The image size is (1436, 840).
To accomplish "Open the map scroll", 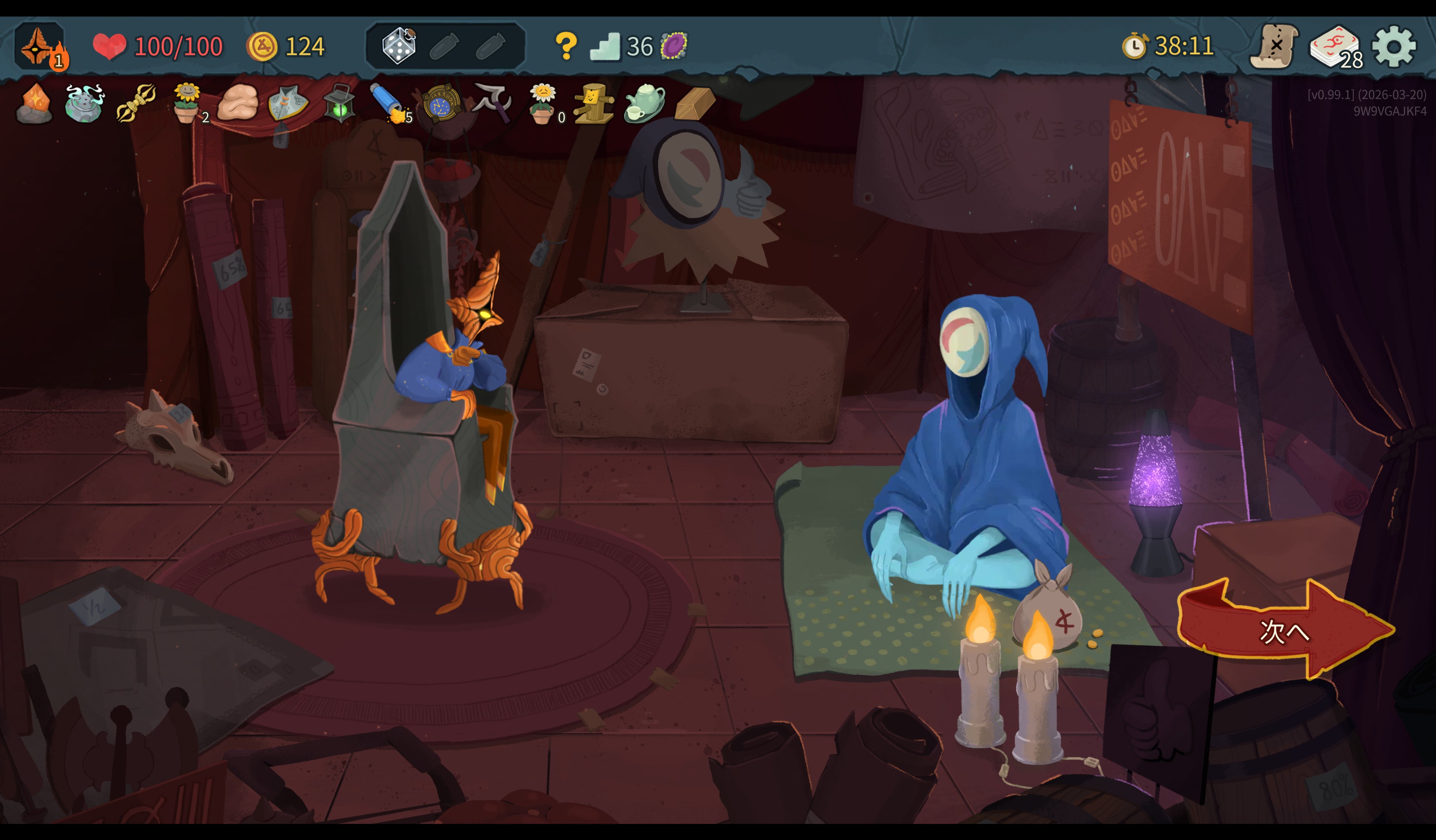I will [1274, 47].
